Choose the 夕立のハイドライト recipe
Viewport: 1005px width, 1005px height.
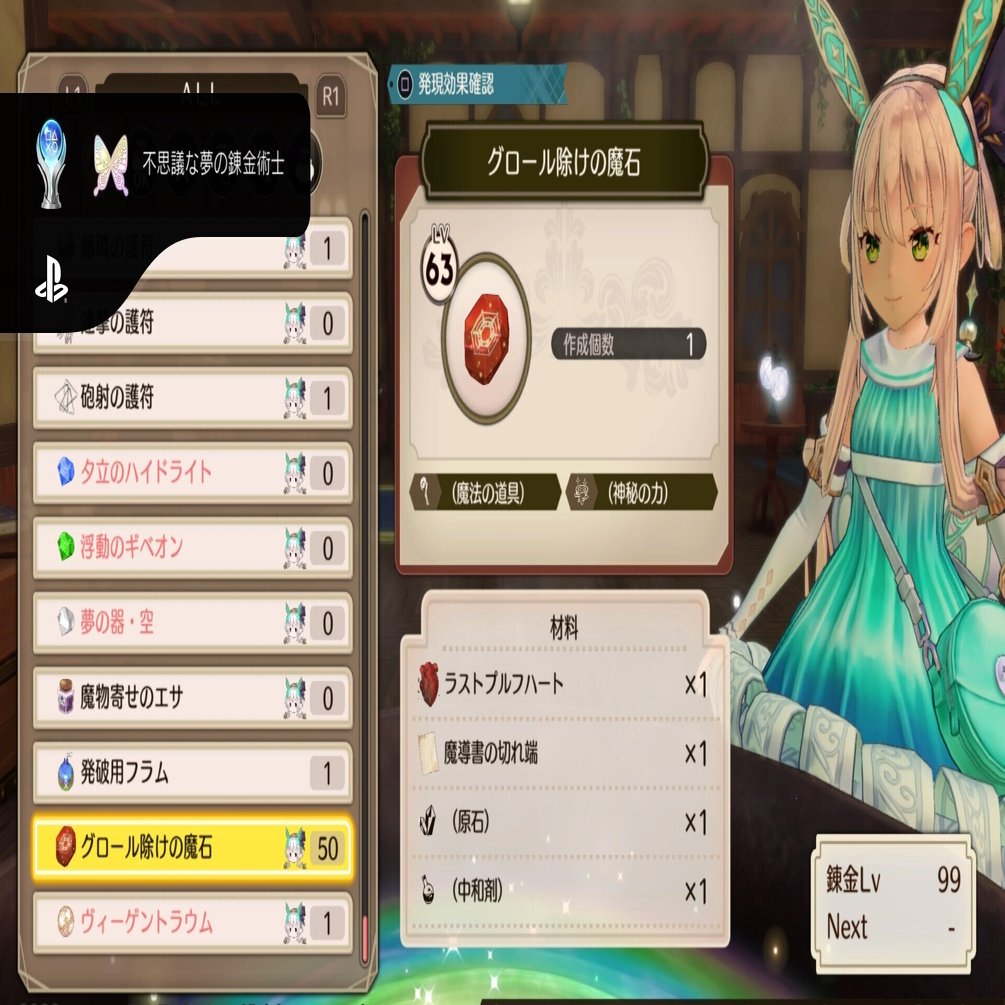tap(192, 472)
